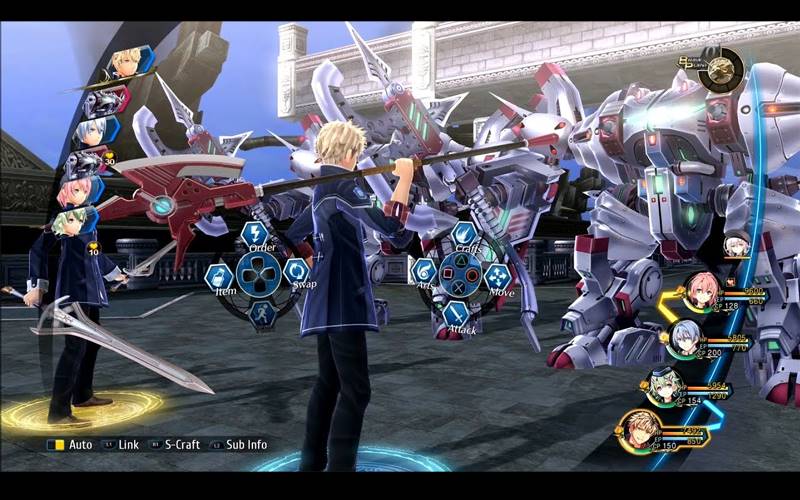This screenshot has height=500, width=800.
Task: Choose the Arts command
Action: tap(424, 272)
